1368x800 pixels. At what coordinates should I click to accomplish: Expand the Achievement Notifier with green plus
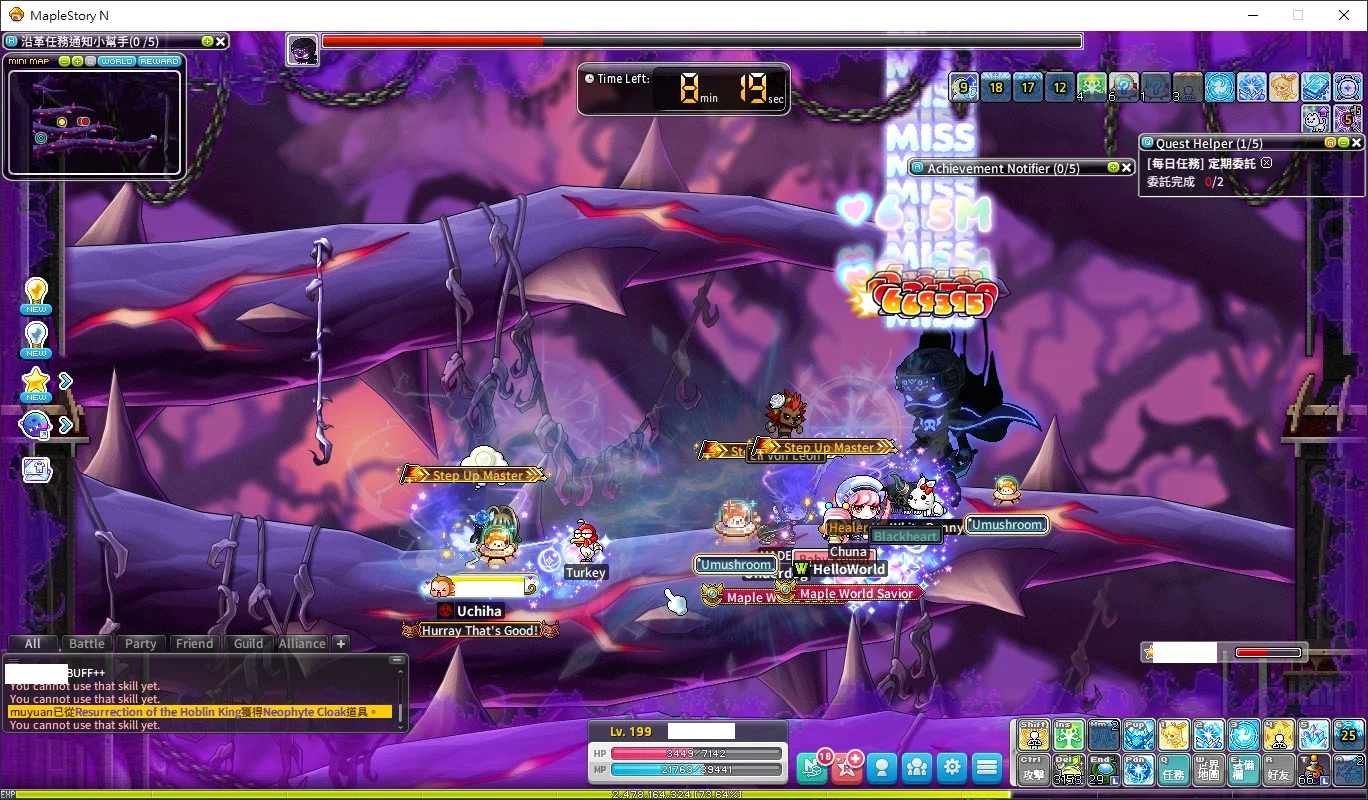[x=1112, y=168]
